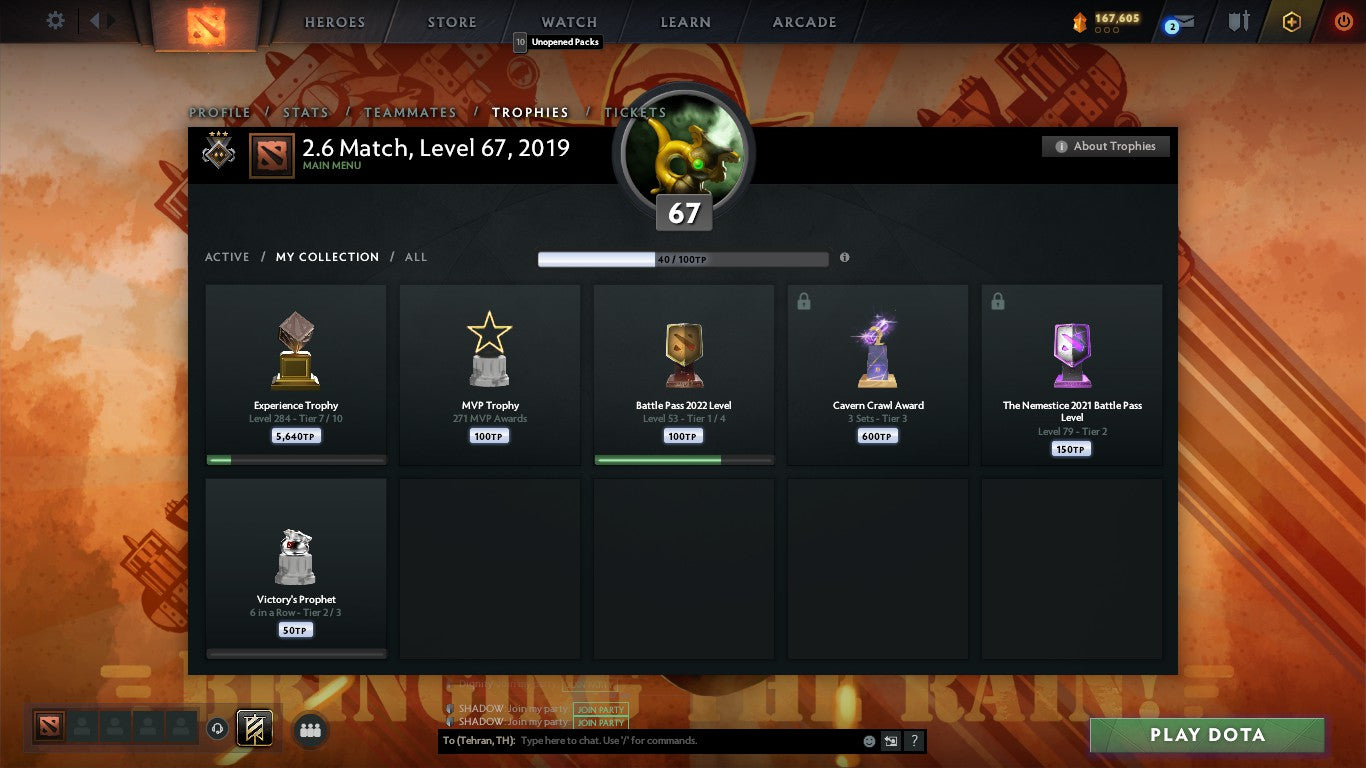The image size is (1366, 768).
Task: Click the chat input field to type a message
Action: coord(650,740)
